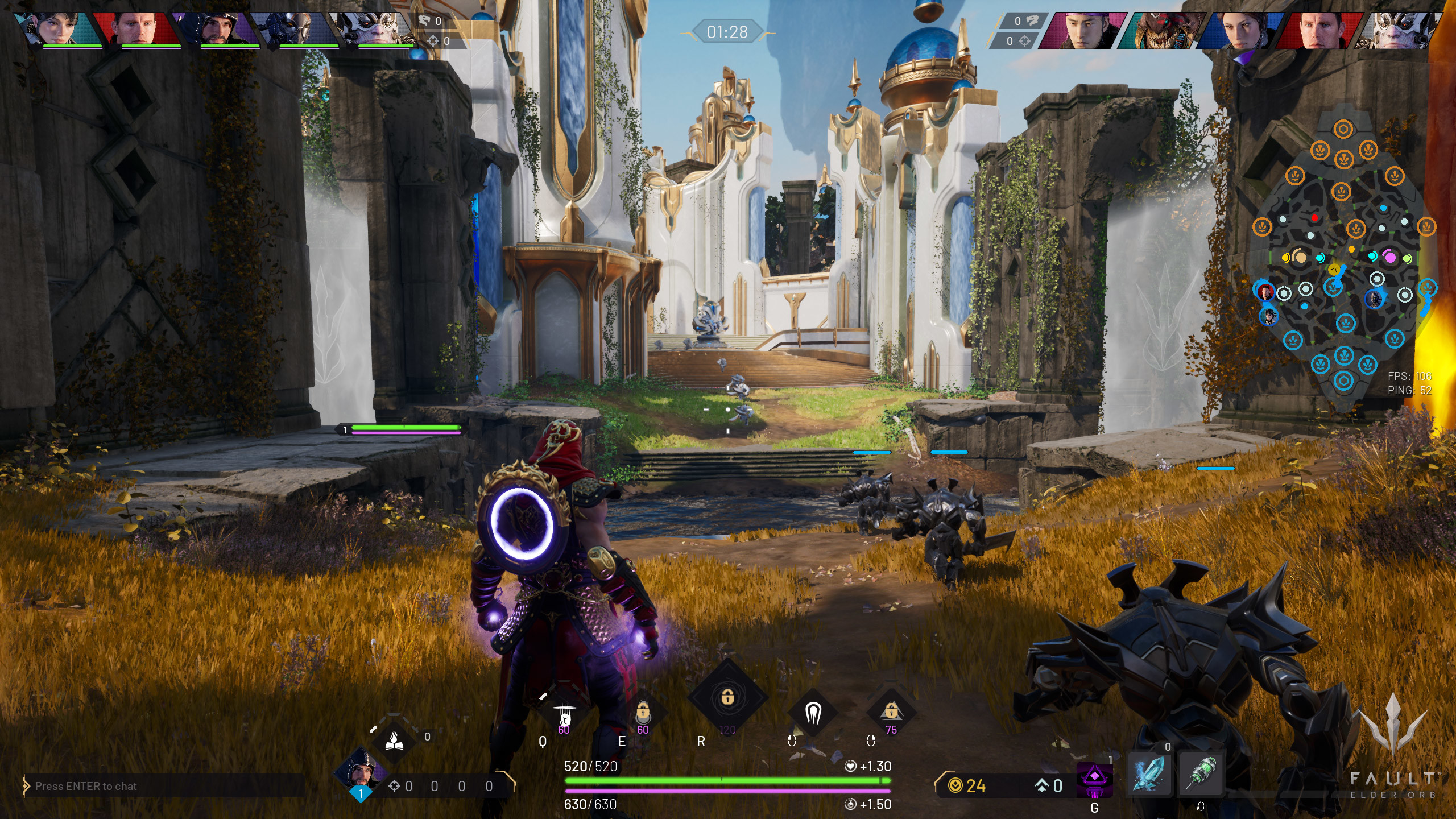Viewport: 1456px width, 819px height.
Task: Use the blue crystal item slot
Action: point(1149,773)
